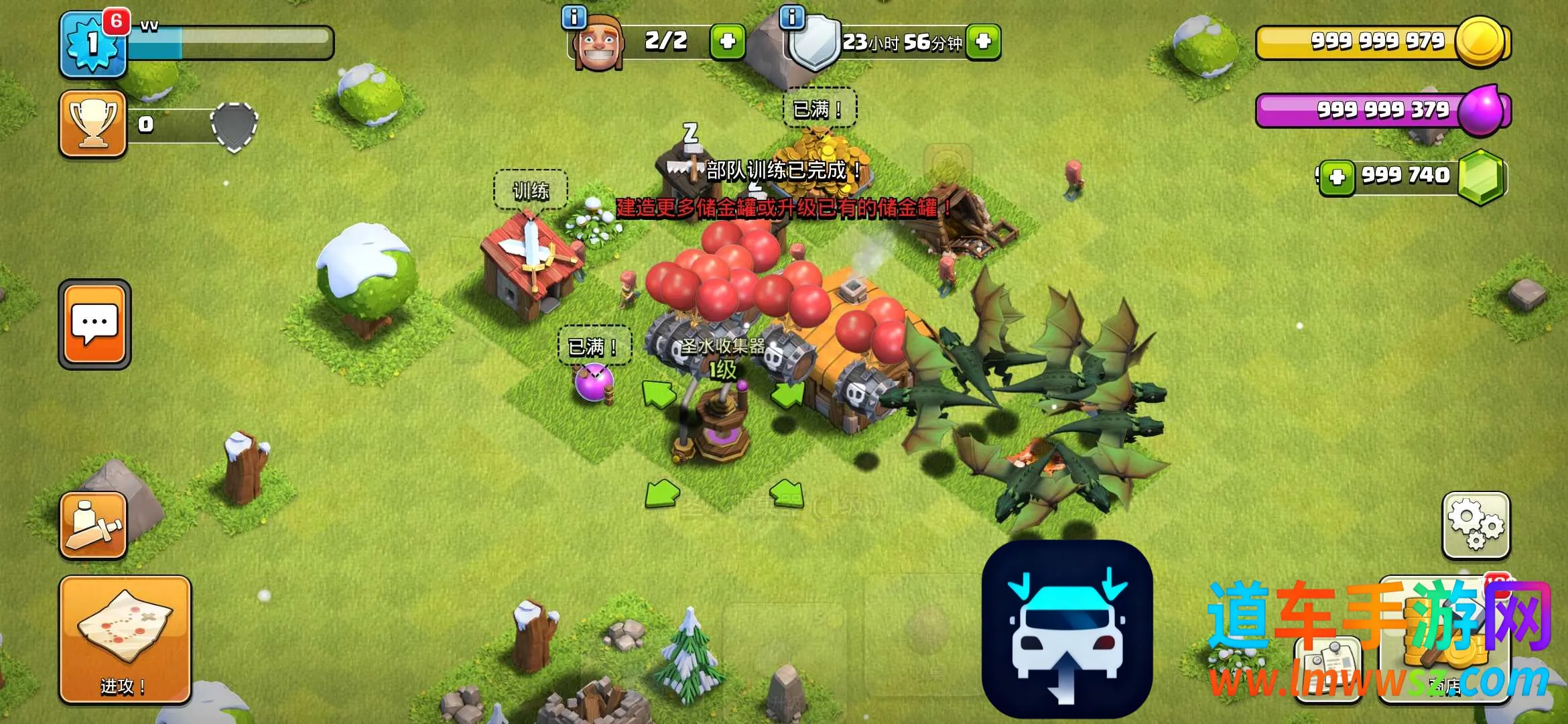The width and height of the screenshot is (1568, 724).
Task: Open the army overview sword button
Action: (x=93, y=525)
